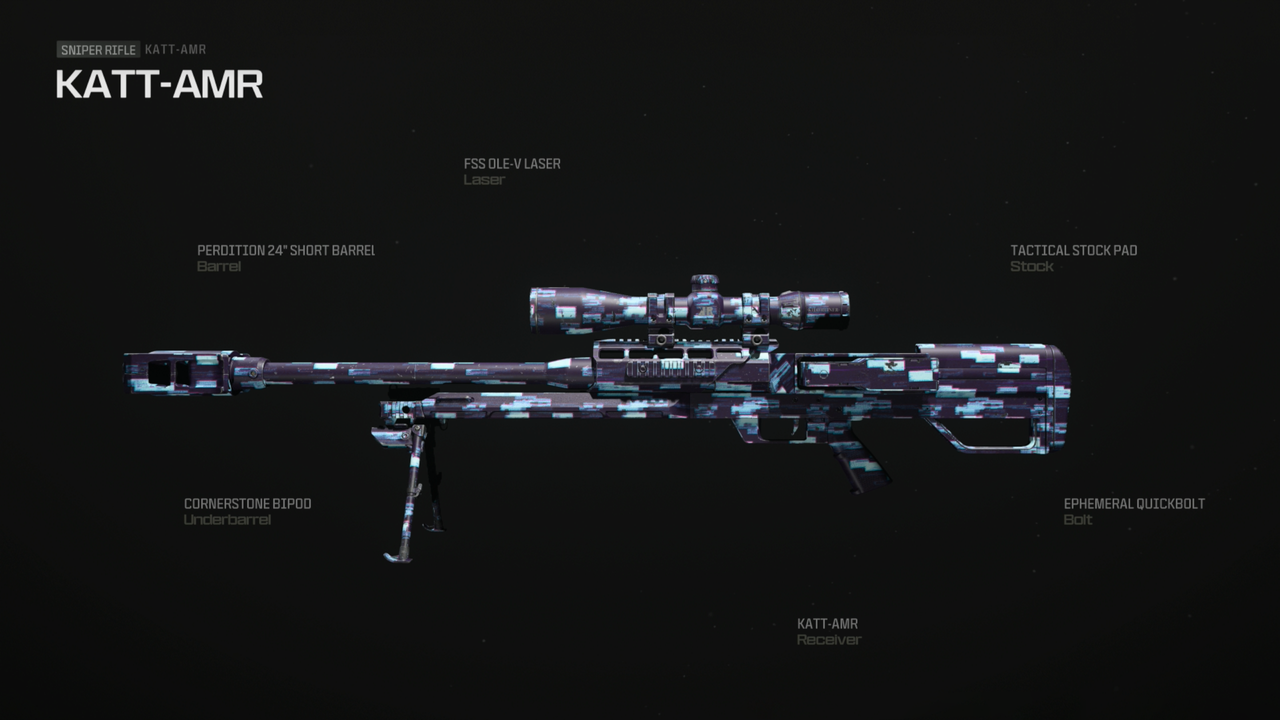
Task: Open the Ephemeral Quickbolt slot
Action: (x=1135, y=511)
